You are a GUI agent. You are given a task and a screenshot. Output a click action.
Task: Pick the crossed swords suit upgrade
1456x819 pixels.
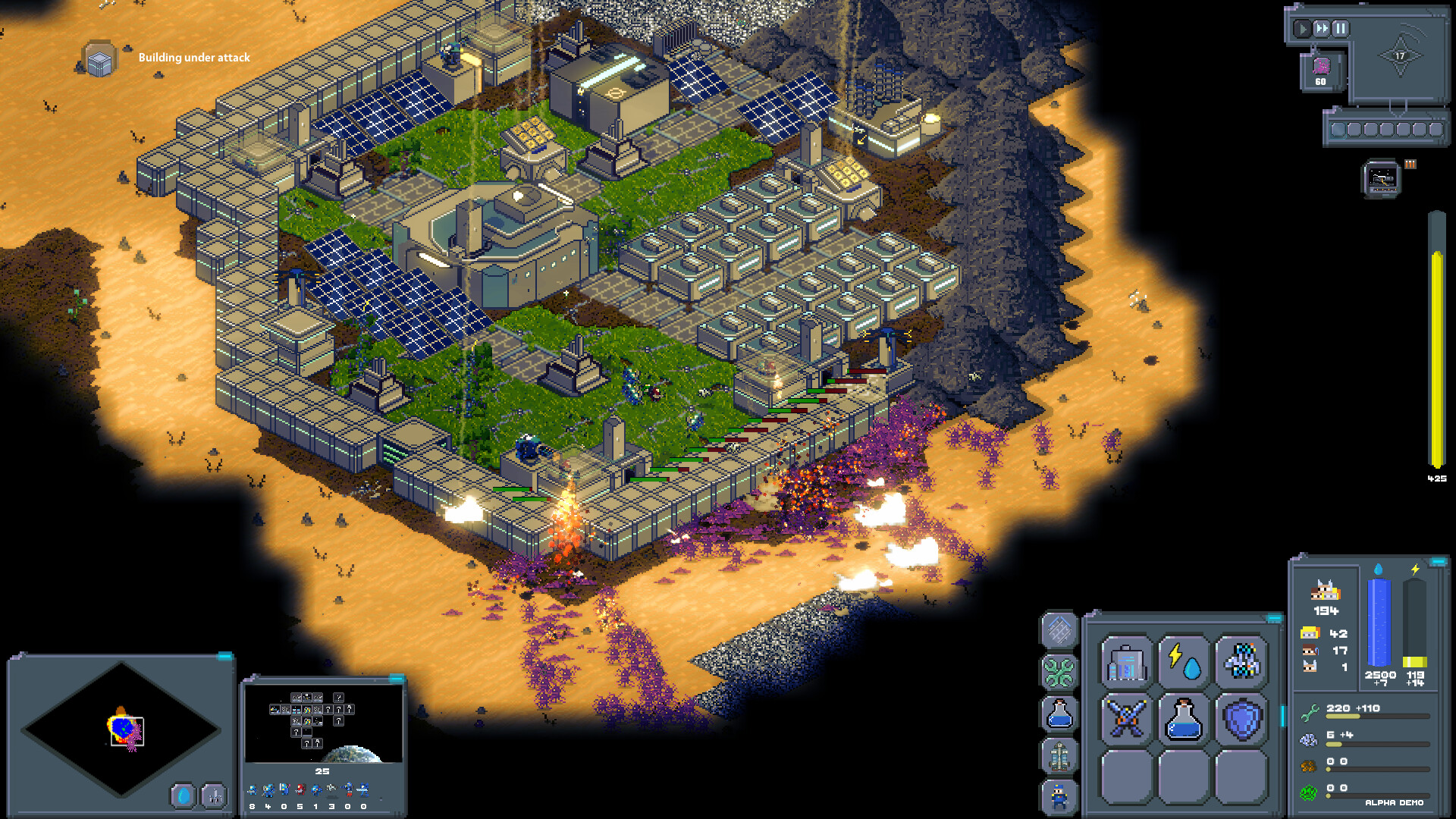[x=1126, y=717]
